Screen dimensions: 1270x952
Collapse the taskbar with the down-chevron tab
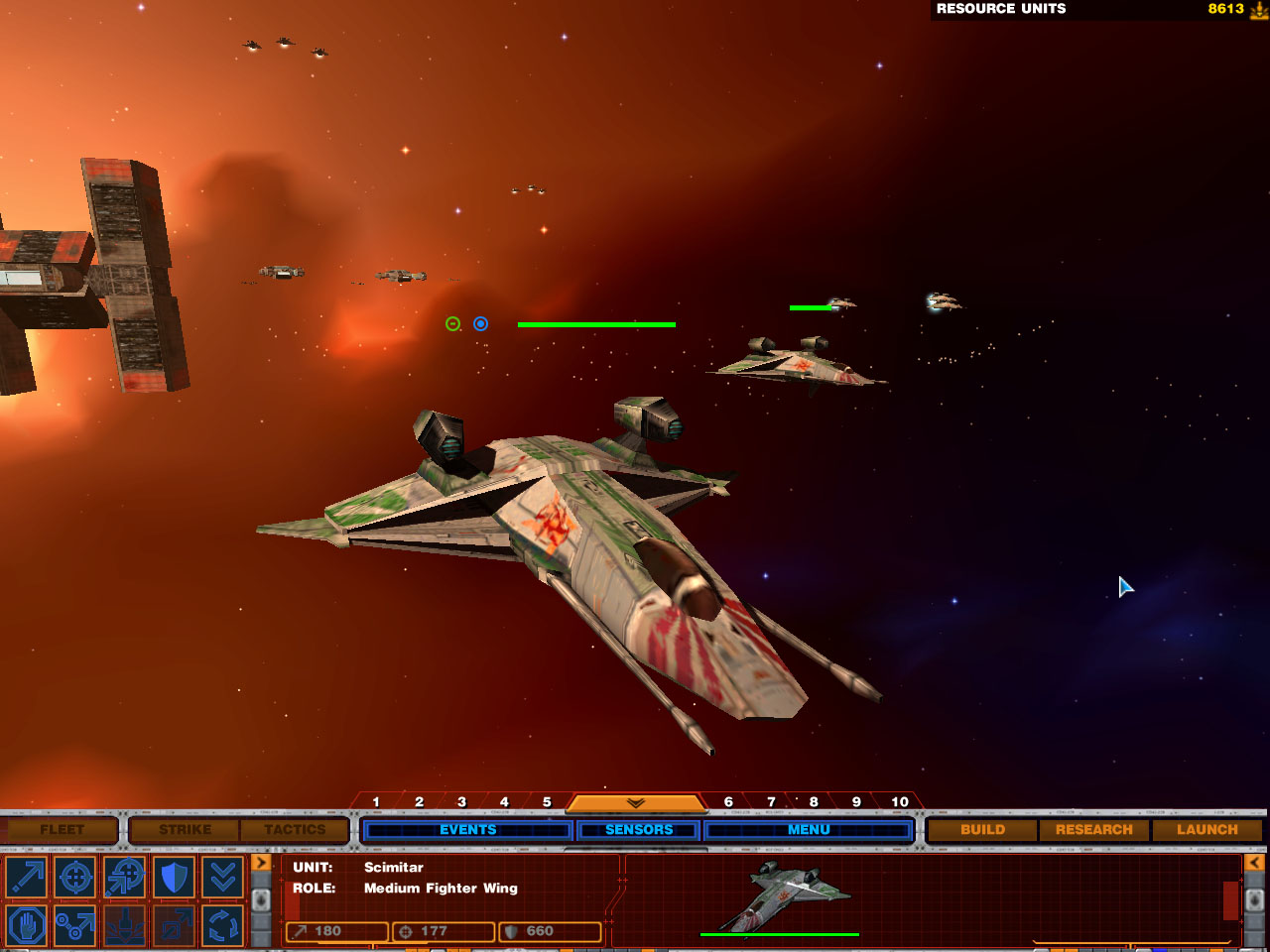click(x=635, y=802)
